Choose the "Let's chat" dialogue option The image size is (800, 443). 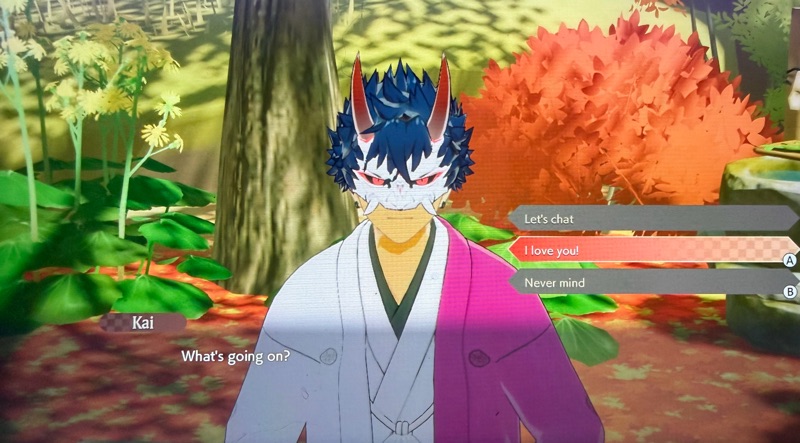pos(640,218)
